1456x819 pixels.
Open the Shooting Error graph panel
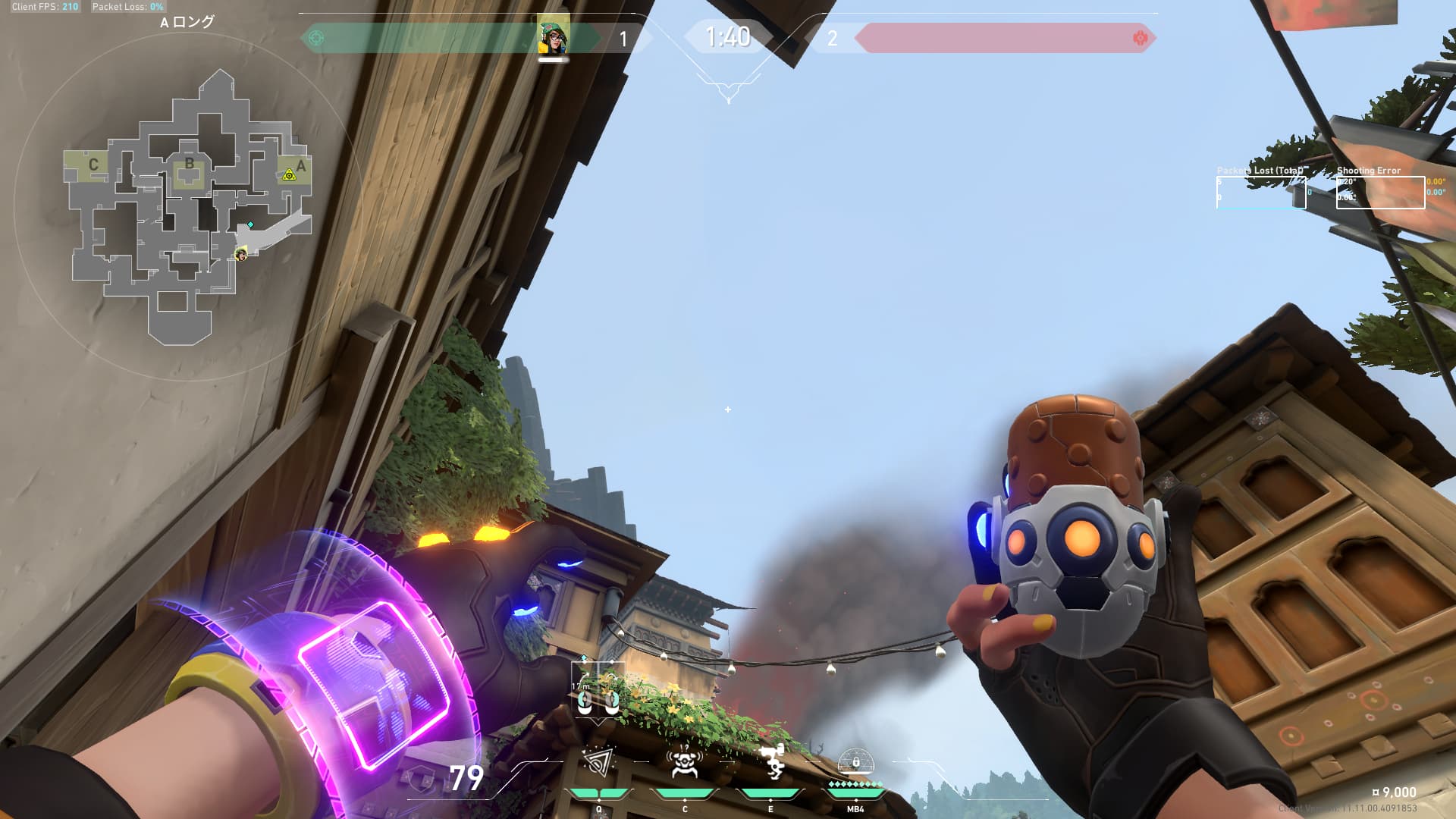coord(1379,192)
